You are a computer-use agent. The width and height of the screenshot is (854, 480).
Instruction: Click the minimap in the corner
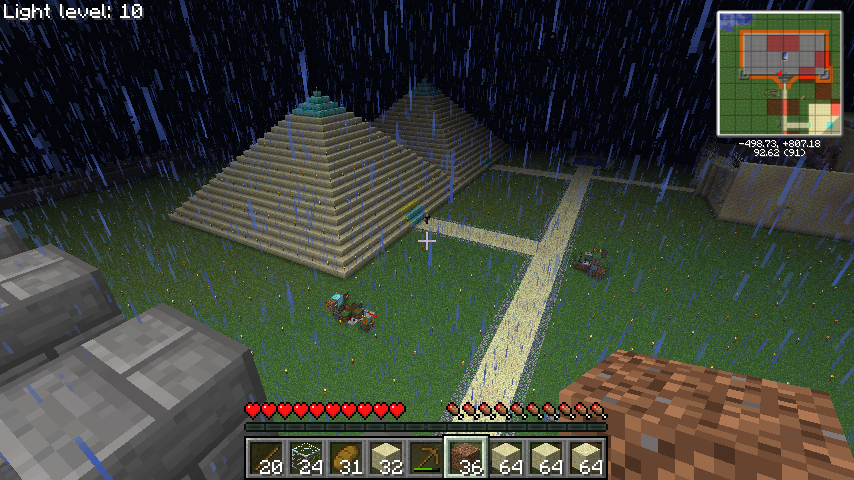click(779, 73)
